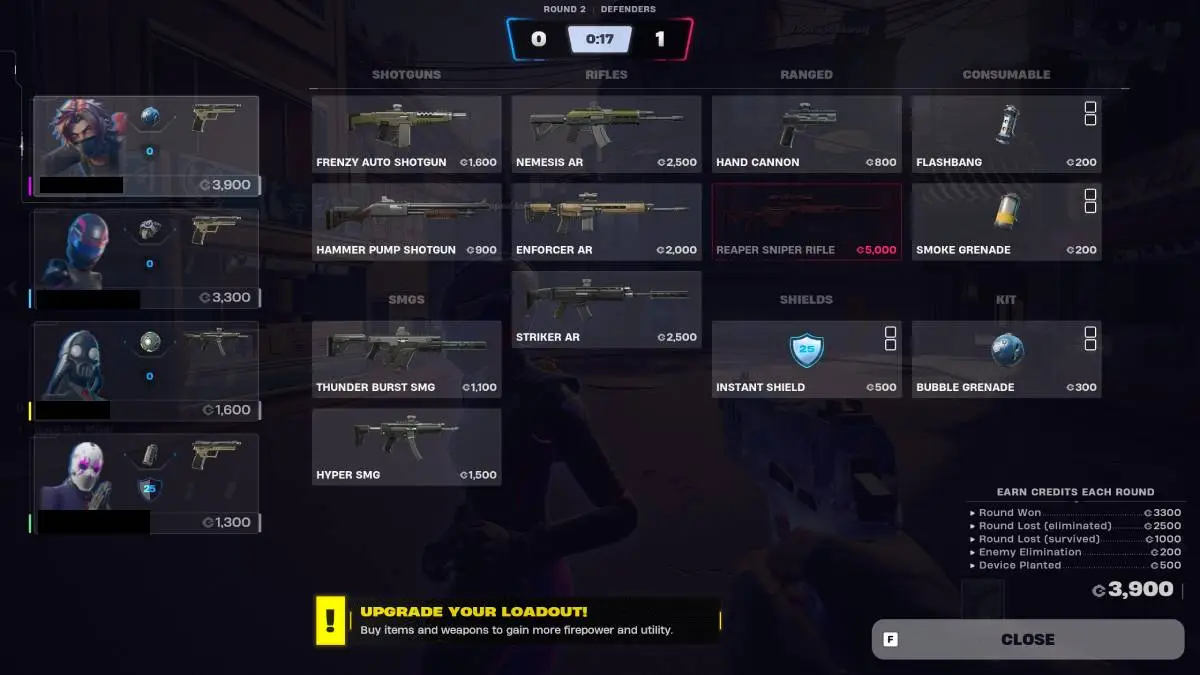
Task: Select the teammate card with 1,300 credits
Action: [146, 483]
